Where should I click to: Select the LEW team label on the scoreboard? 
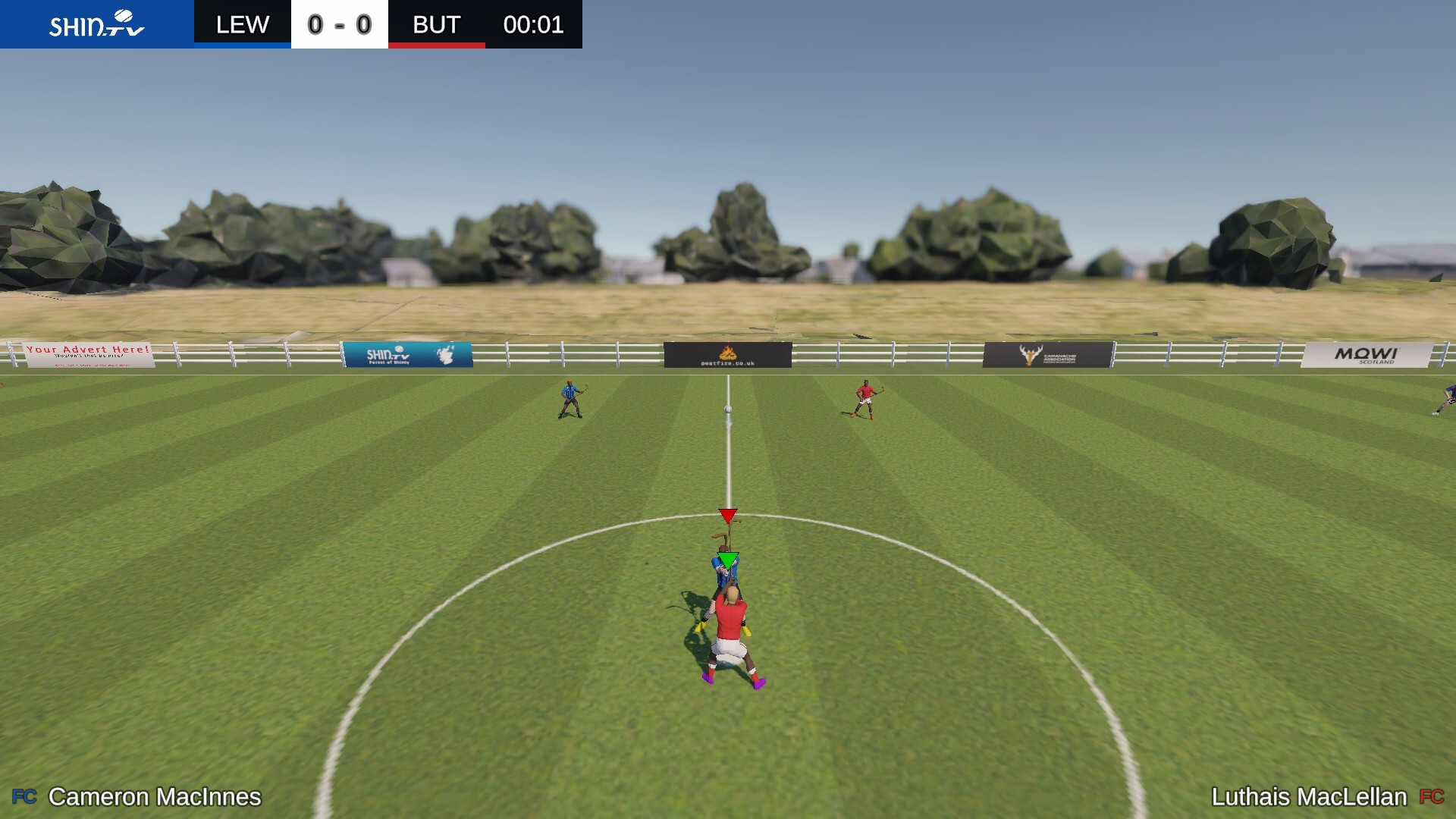click(241, 24)
